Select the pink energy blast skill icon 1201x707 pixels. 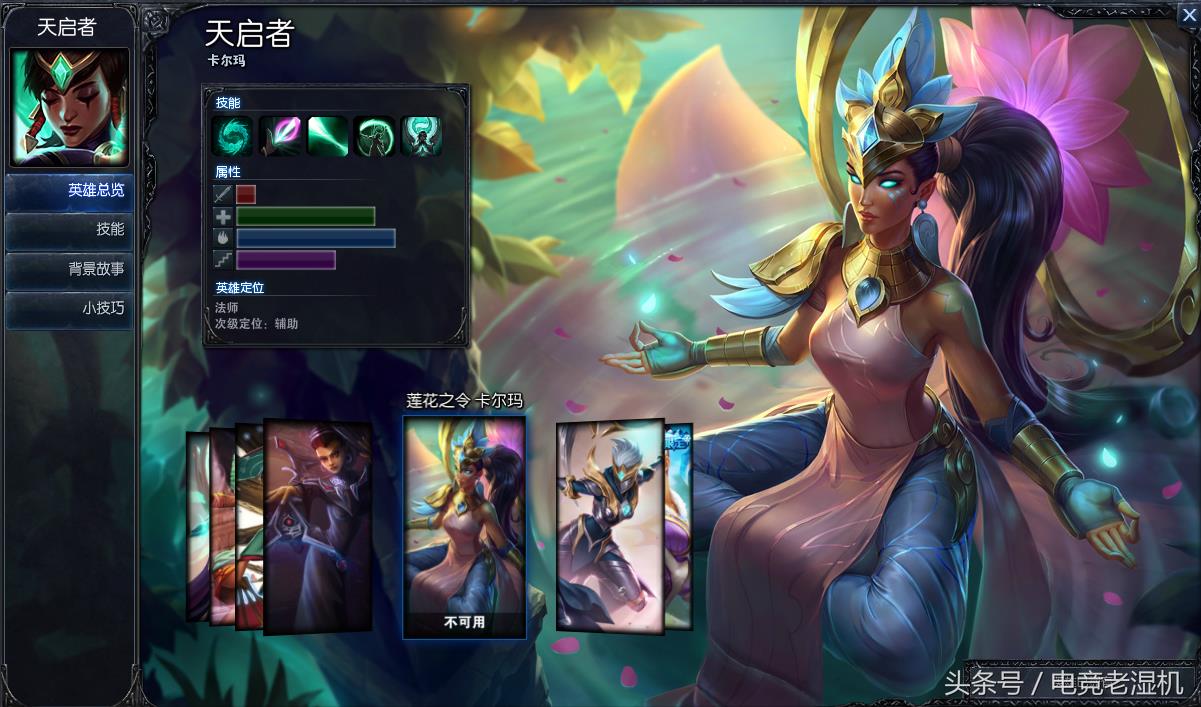pyautogui.click(x=280, y=136)
